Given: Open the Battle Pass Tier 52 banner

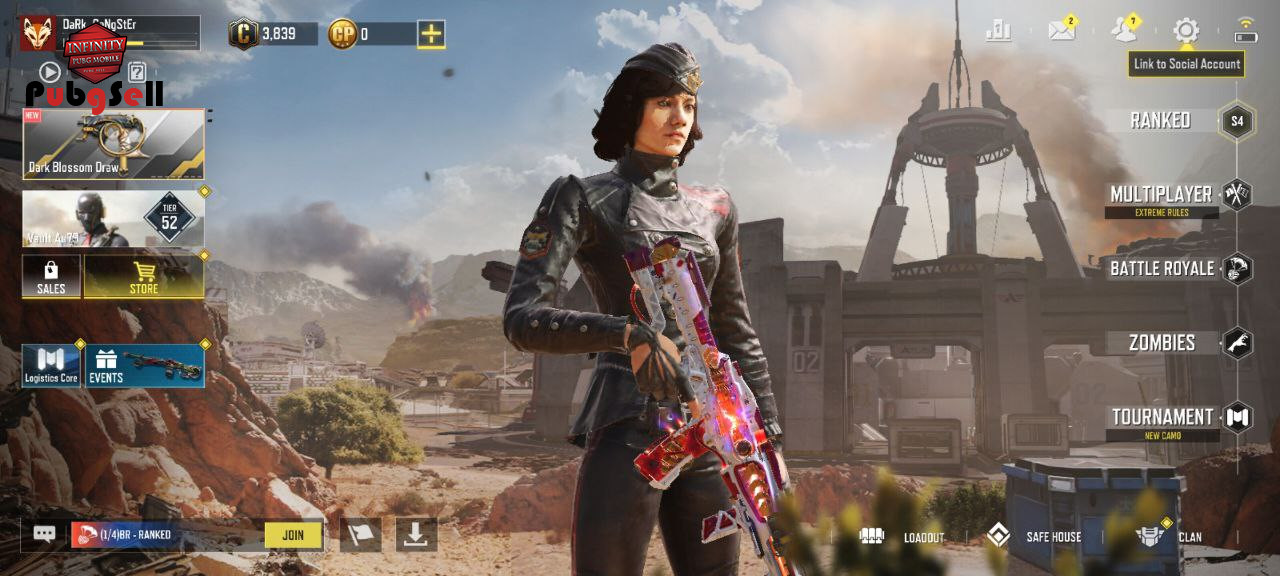Looking at the screenshot, I should 114,218.
